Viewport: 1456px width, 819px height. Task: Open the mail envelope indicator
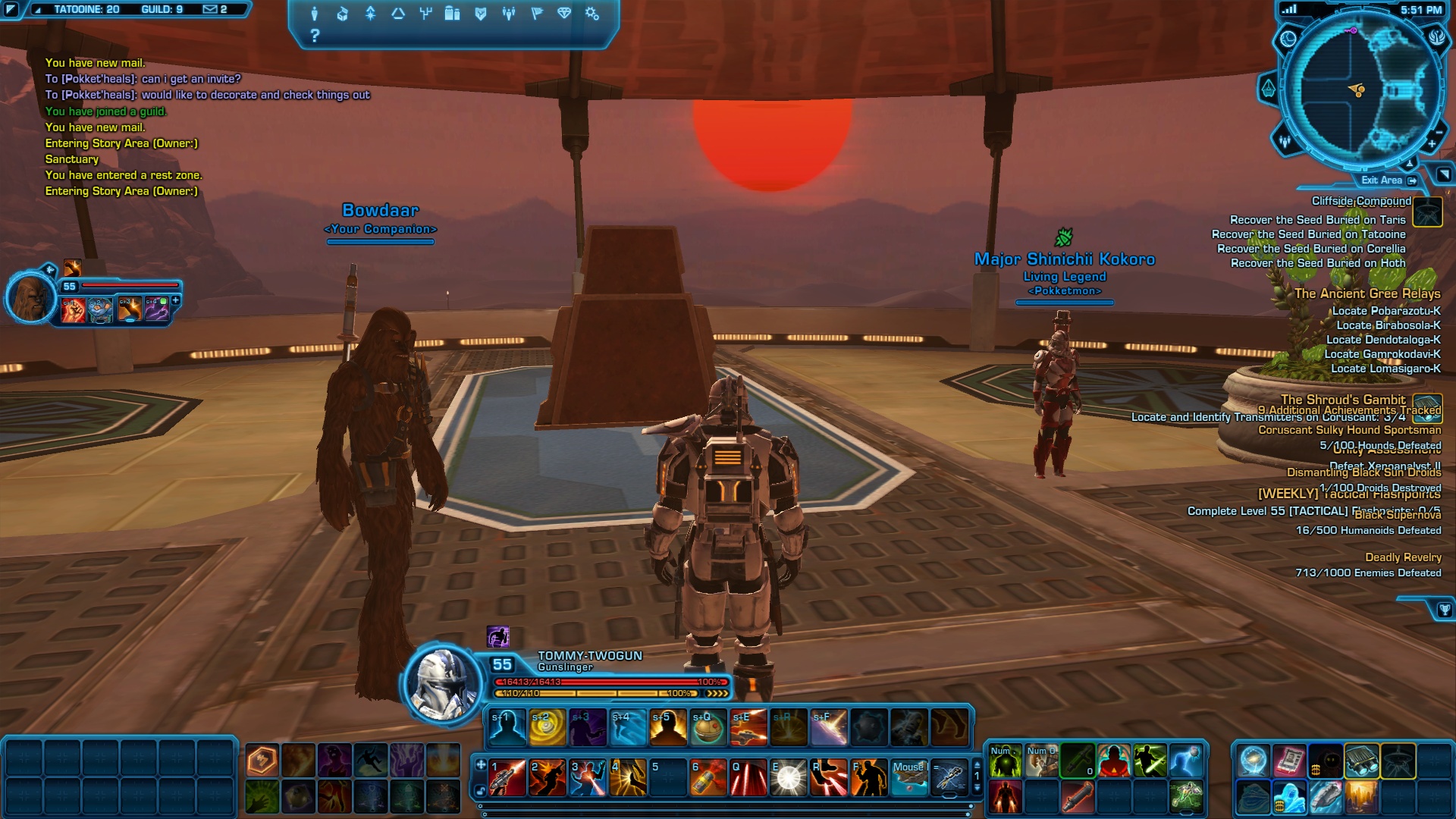pos(210,10)
